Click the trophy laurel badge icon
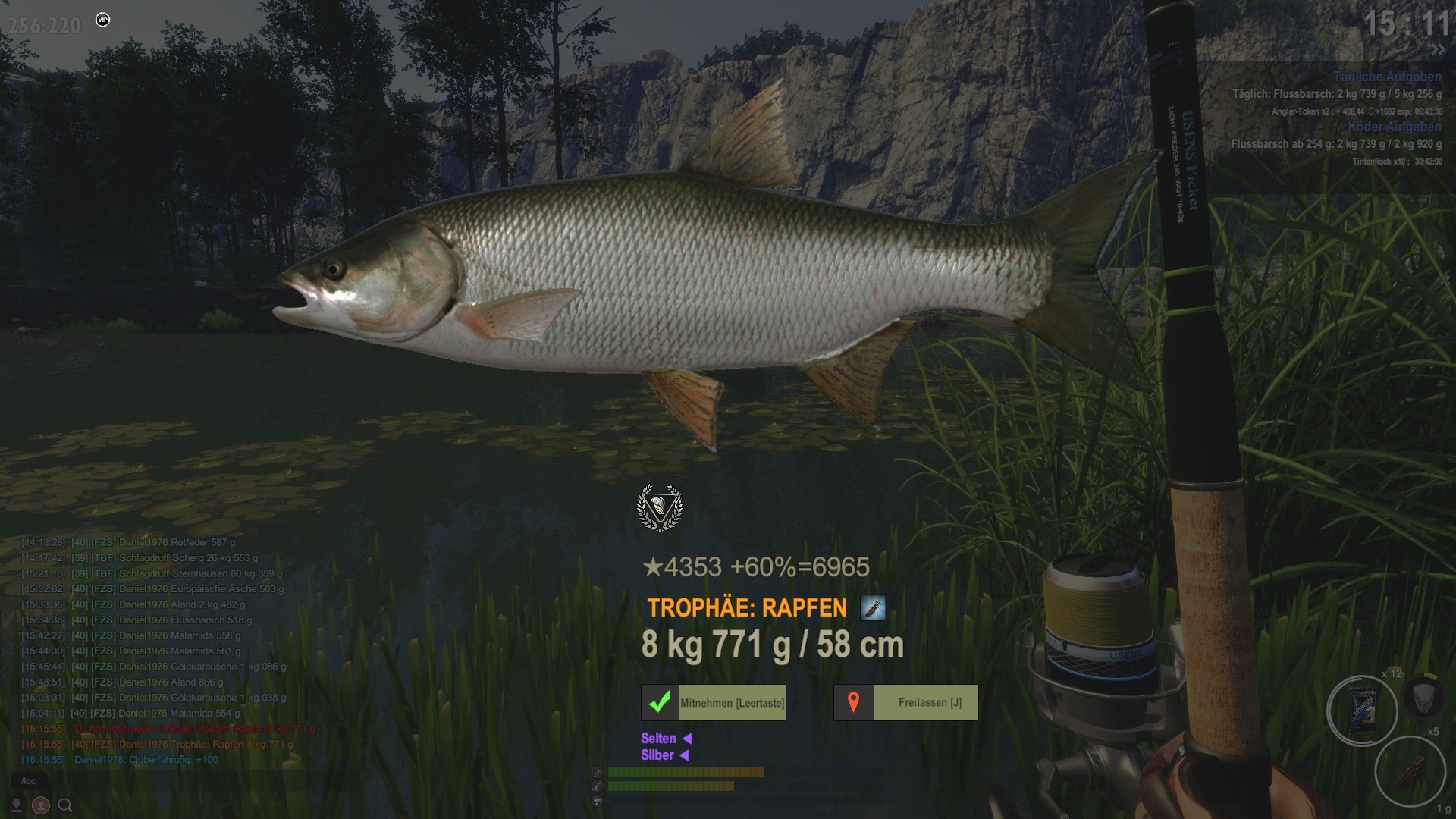Screen dimensions: 1456x819 659,507
